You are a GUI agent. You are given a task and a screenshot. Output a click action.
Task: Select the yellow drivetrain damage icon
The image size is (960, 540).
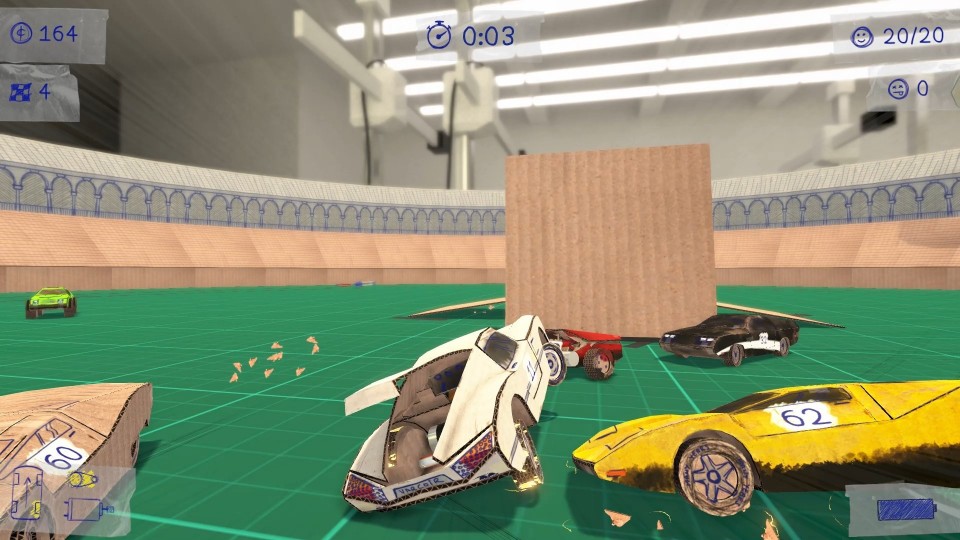(81, 480)
